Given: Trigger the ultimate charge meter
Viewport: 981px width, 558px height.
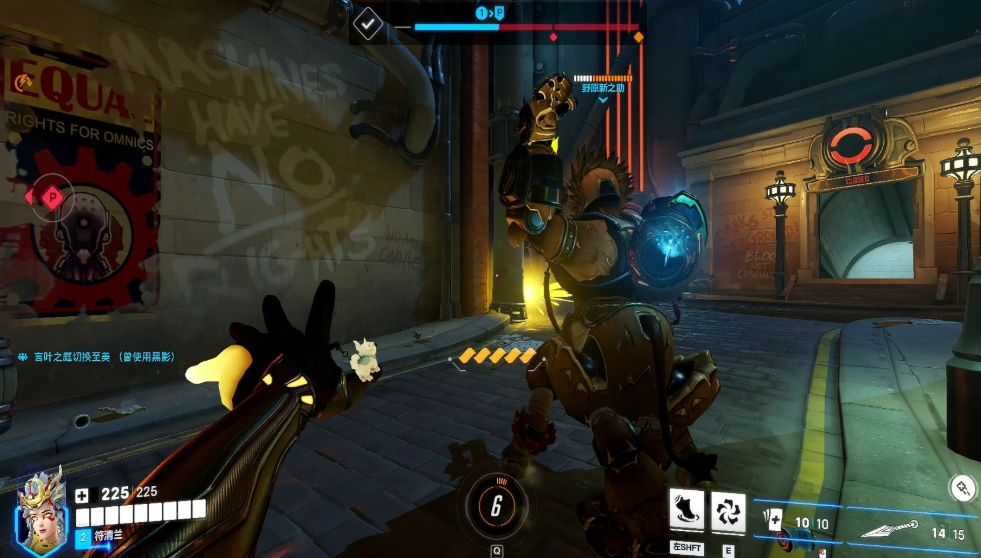Looking at the screenshot, I should point(496,506).
